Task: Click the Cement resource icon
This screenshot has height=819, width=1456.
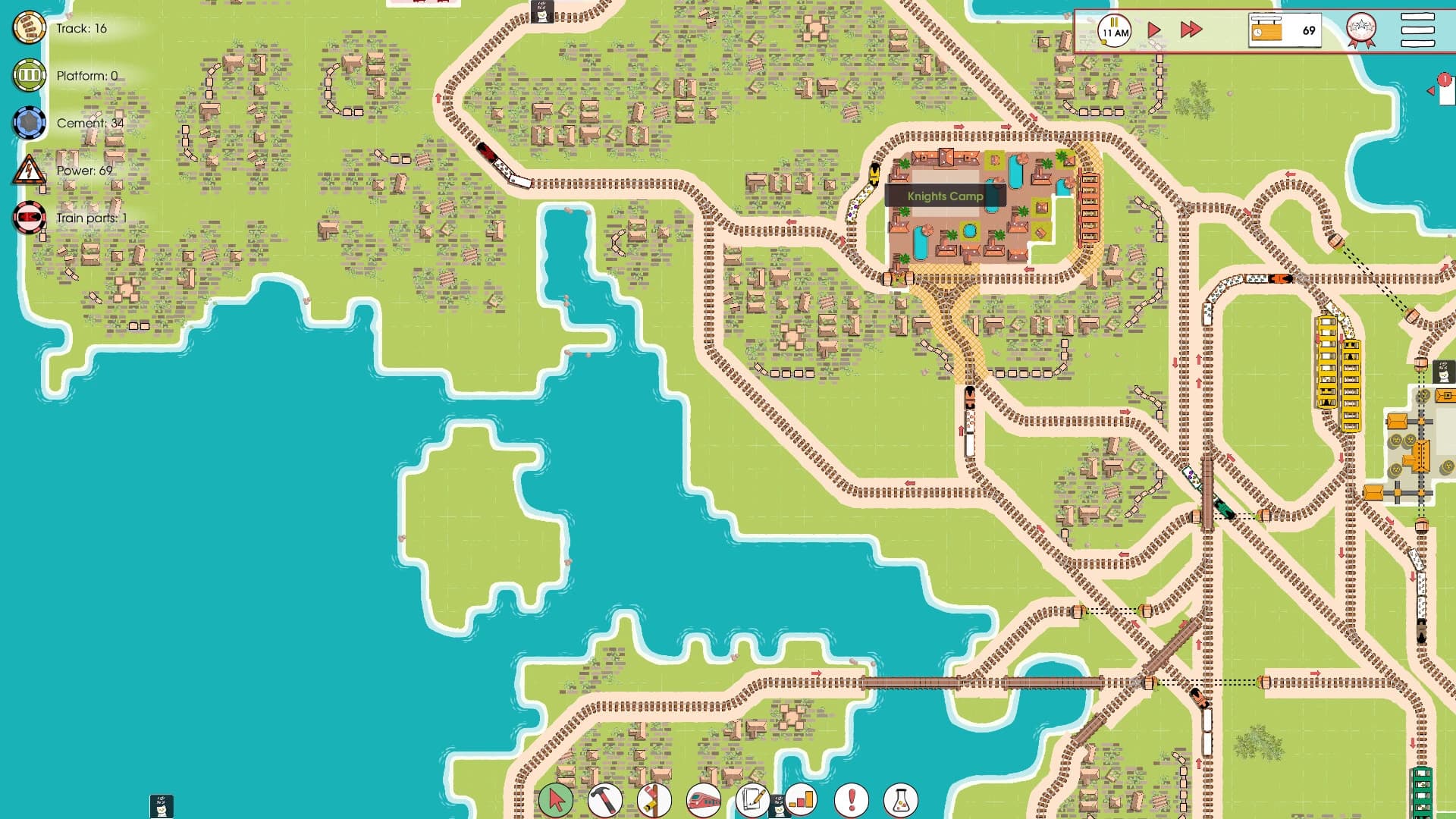Action: click(x=27, y=122)
